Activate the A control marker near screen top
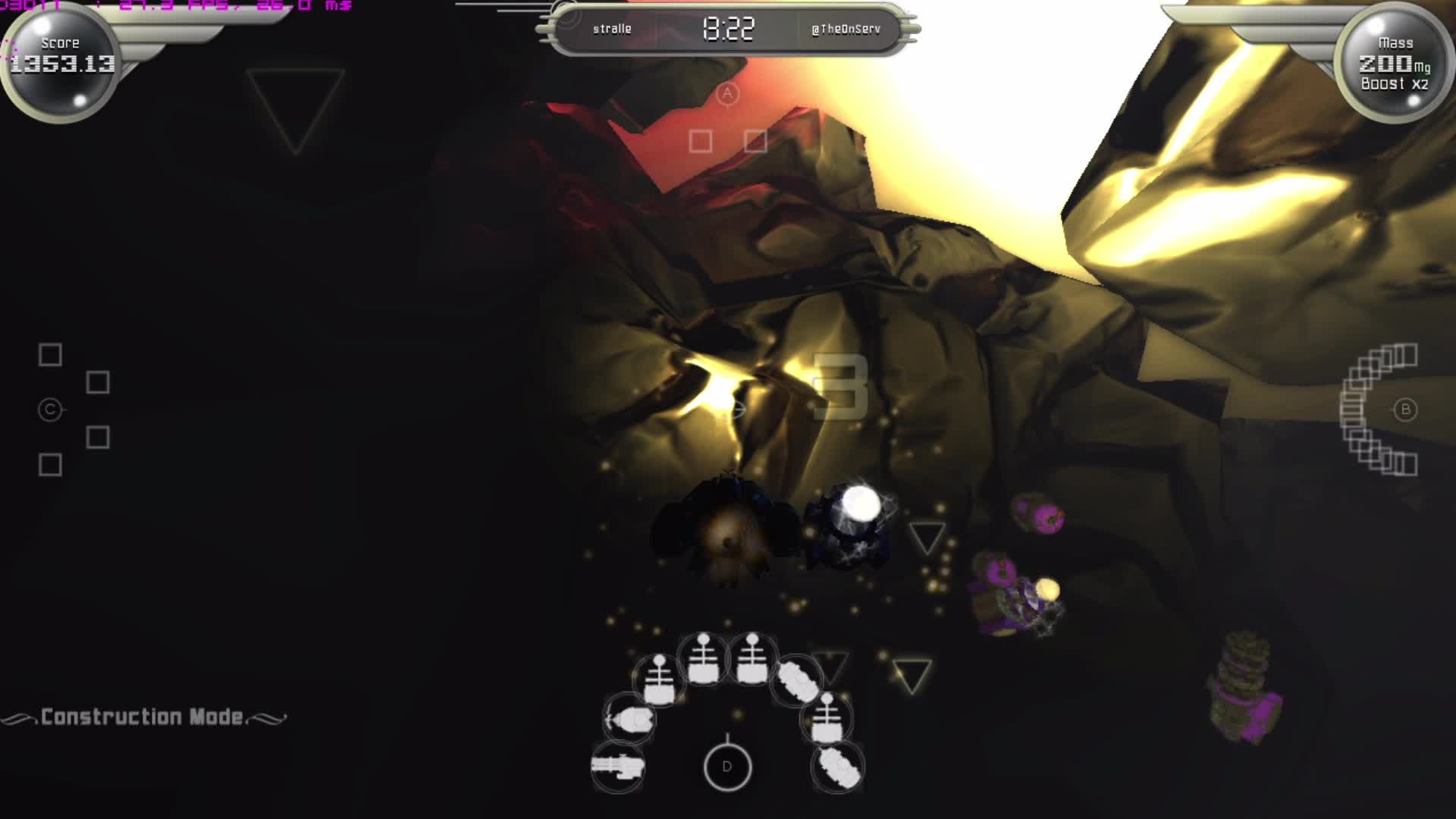The width and height of the screenshot is (1456, 819). (726, 93)
